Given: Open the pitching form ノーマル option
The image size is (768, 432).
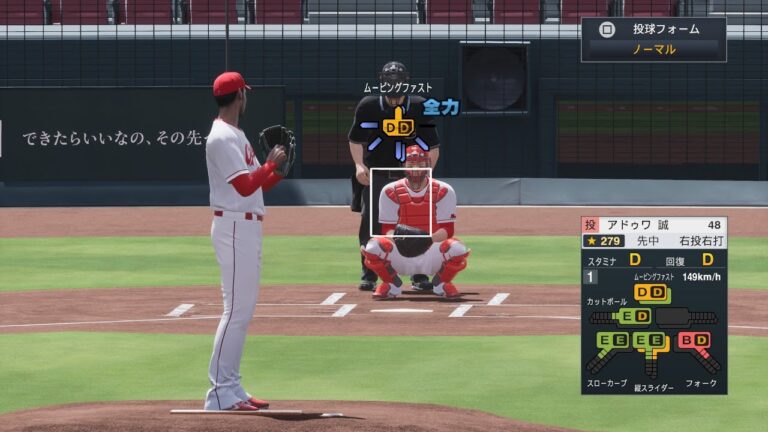Looking at the screenshot, I should click(654, 49).
